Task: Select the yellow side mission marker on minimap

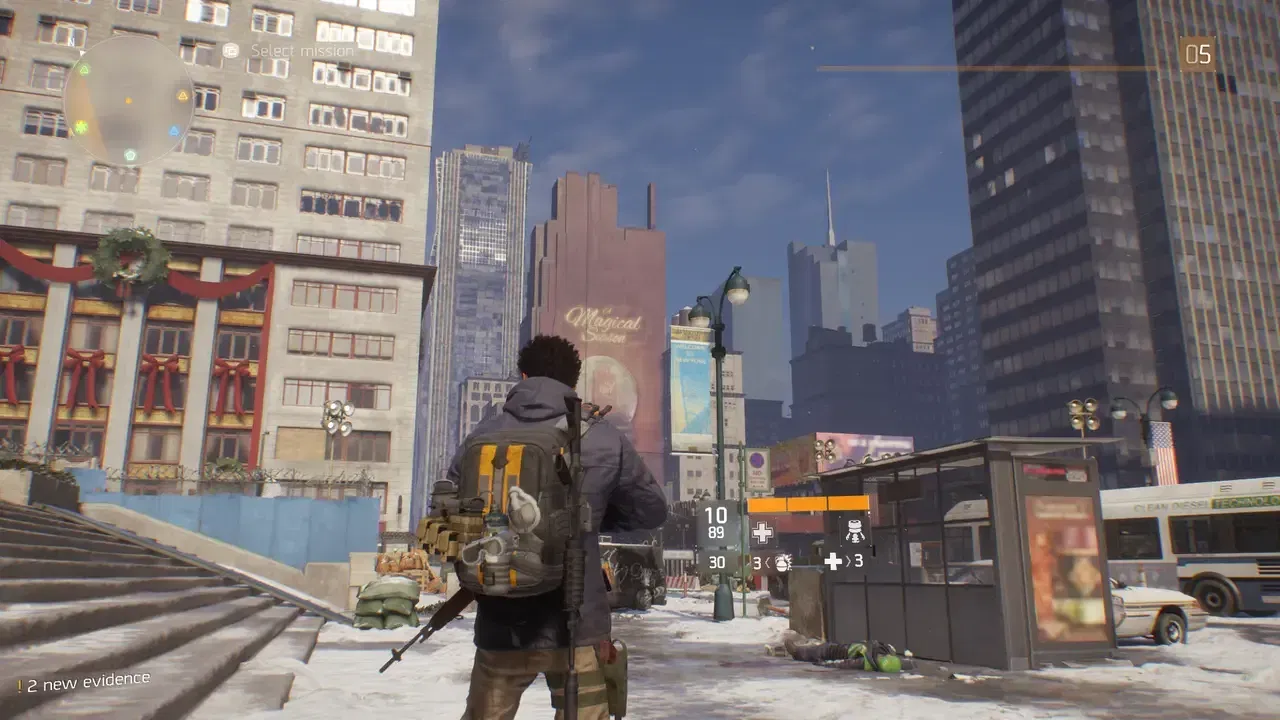Action: click(x=182, y=95)
